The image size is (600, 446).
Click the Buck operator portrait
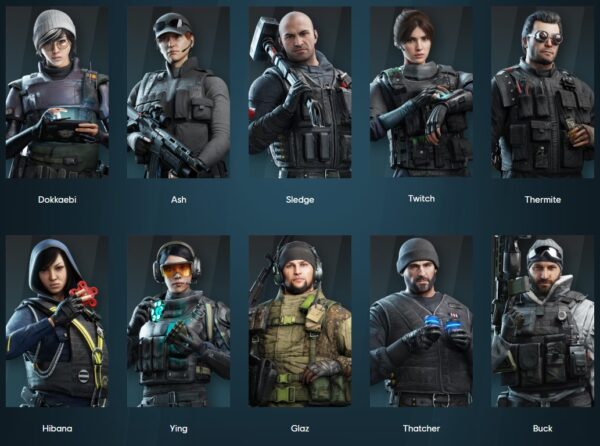pos(541,322)
